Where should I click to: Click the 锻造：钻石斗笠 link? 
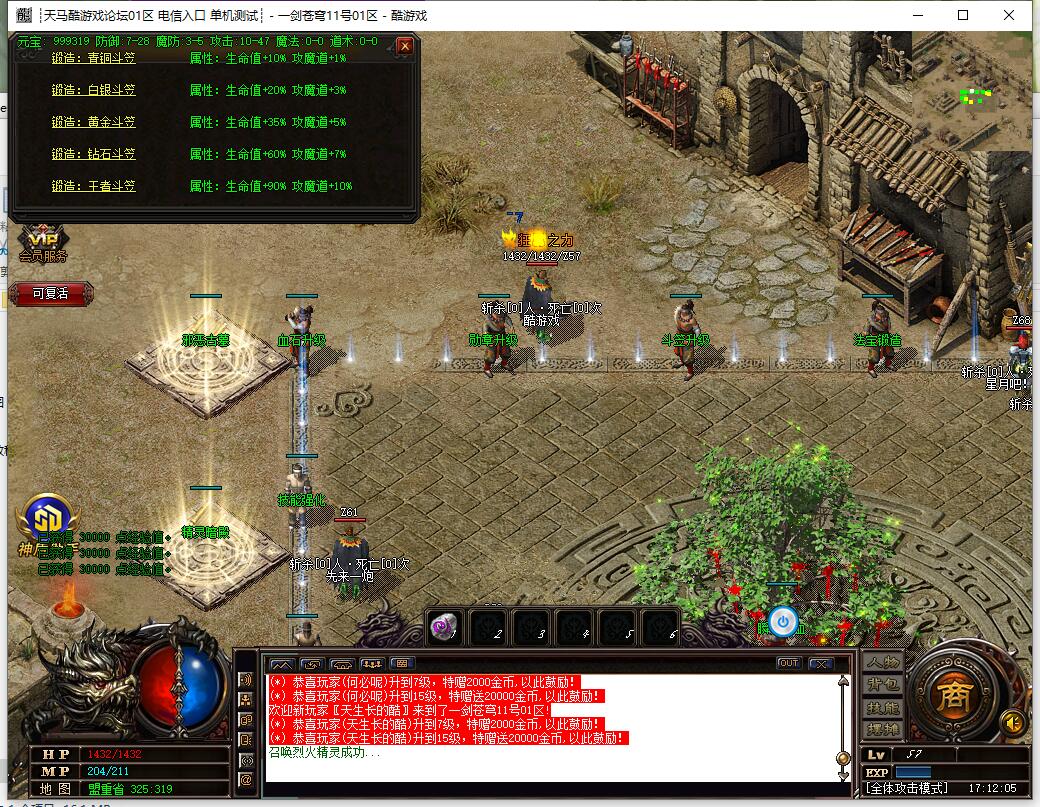[93, 154]
